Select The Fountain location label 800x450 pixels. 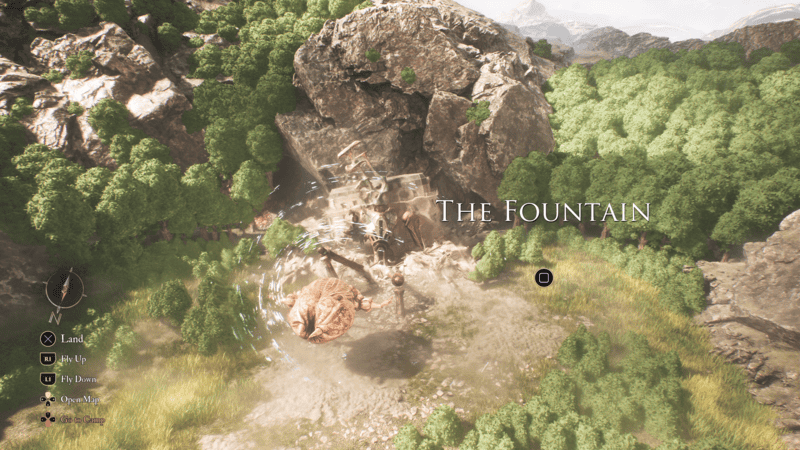543,211
